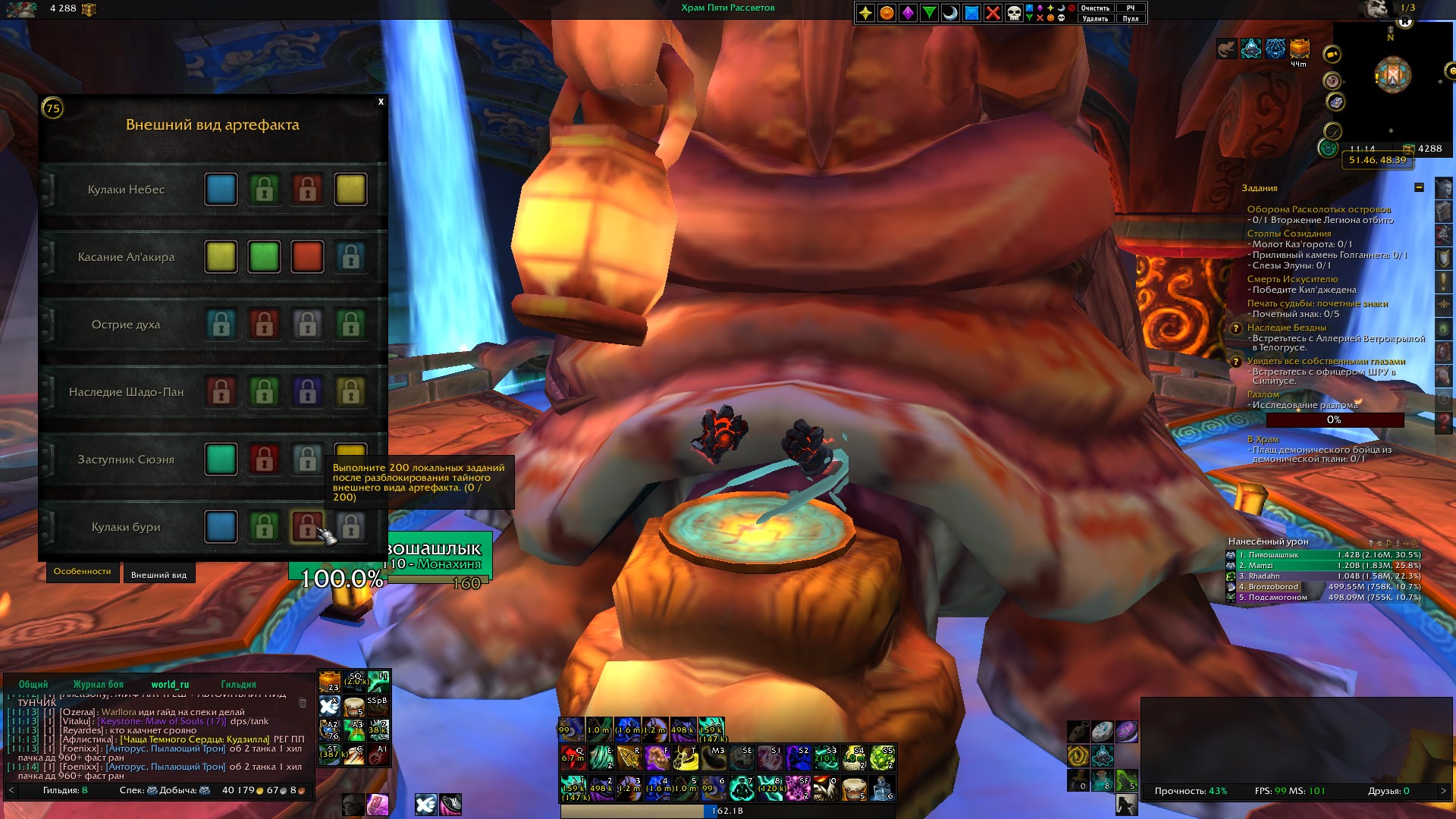Start a pull timer with Пулл

point(1131,19)
